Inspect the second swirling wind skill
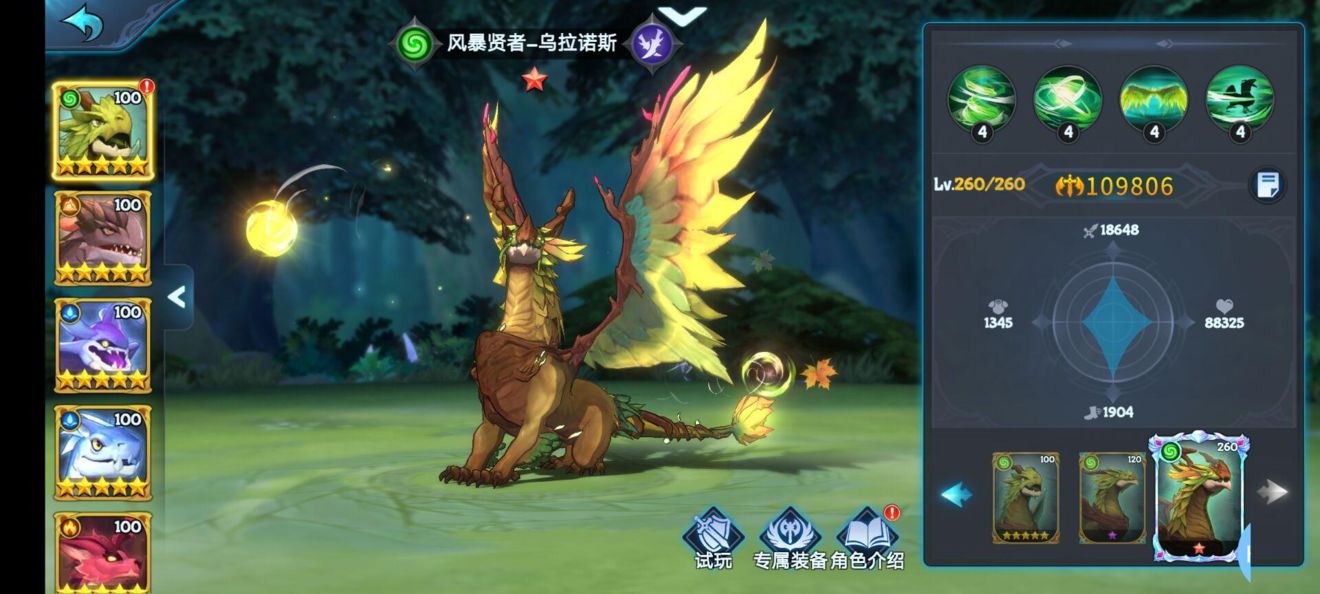Image resolution: width=1320 pixels, height=594 pixels. (x=1067, y=100)
